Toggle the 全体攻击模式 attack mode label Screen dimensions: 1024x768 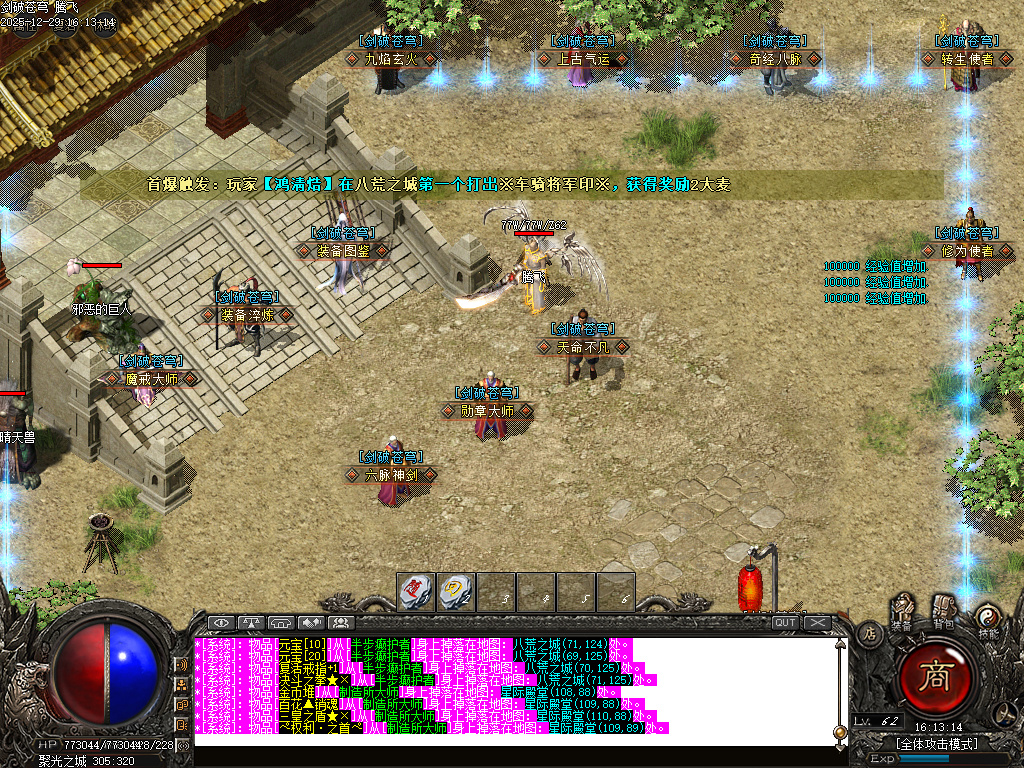tap(936, 743)
